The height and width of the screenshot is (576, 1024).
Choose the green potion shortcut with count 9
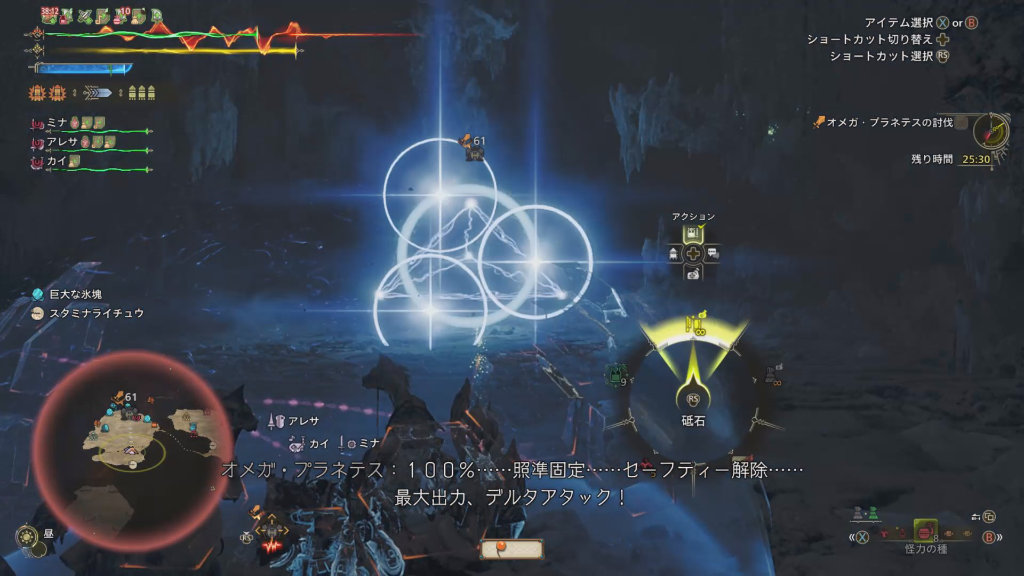[615, 374]
